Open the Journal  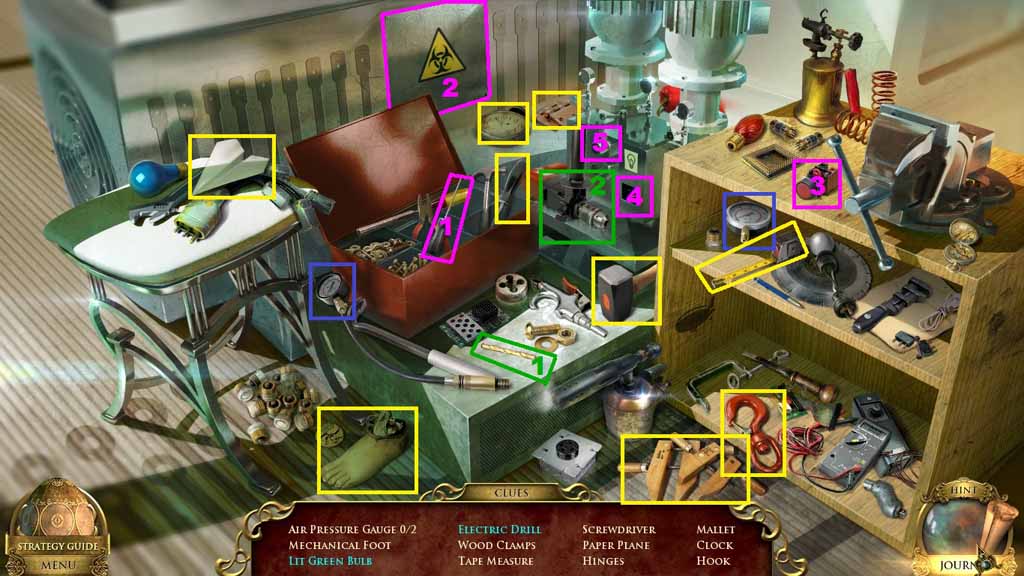click(x=962, y=564)
